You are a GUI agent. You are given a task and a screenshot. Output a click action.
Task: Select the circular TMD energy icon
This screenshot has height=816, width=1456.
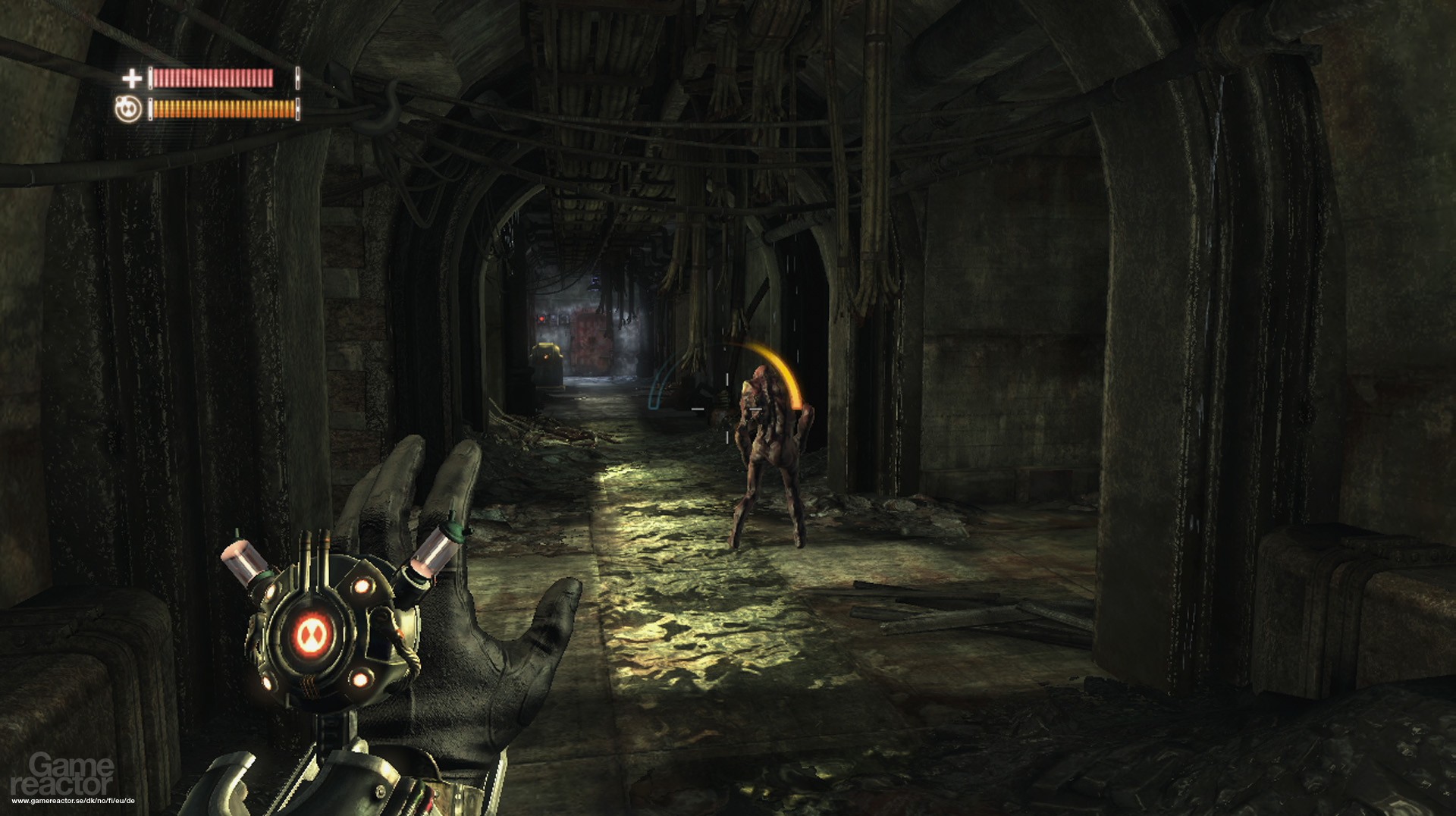(128, 109)
